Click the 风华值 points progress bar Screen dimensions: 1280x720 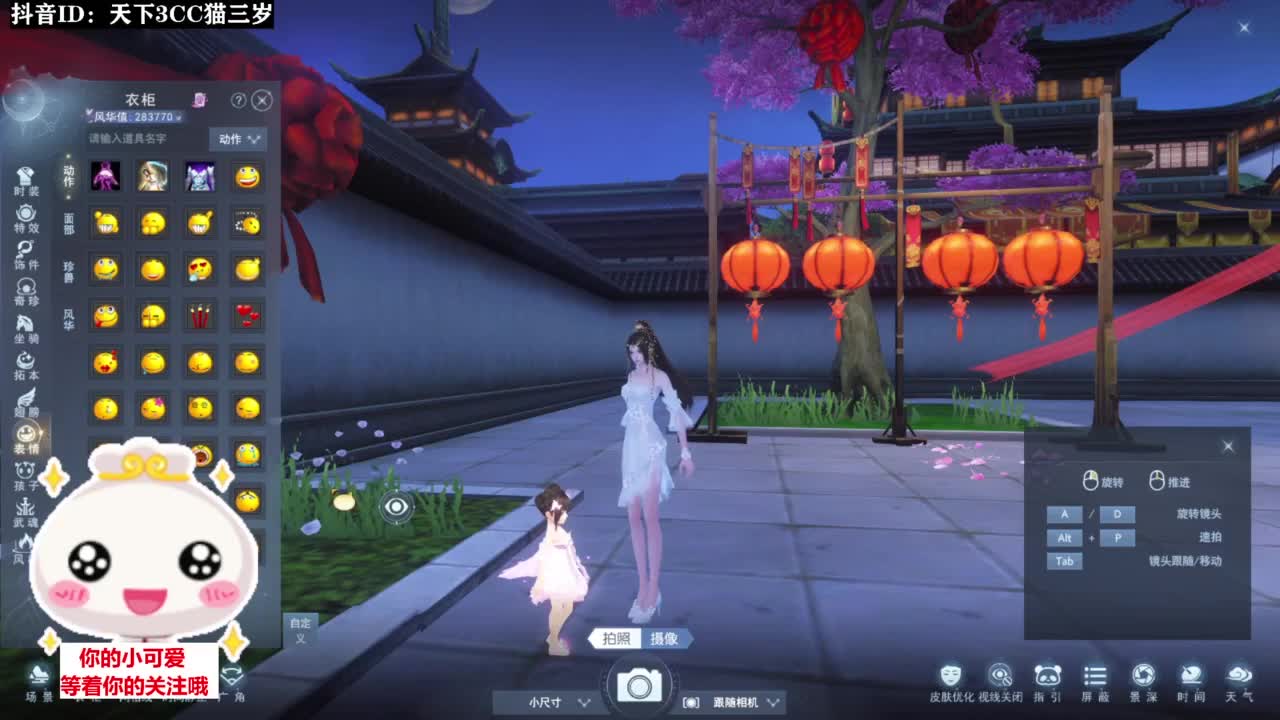[x=135, y=117]
